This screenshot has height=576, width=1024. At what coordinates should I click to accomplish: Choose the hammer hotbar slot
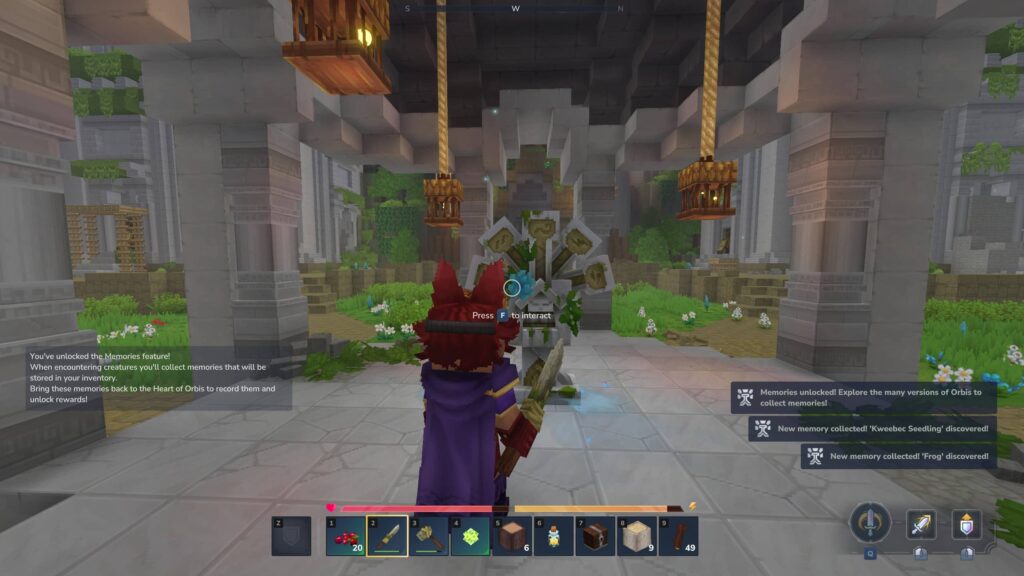(x=429, y=536)
